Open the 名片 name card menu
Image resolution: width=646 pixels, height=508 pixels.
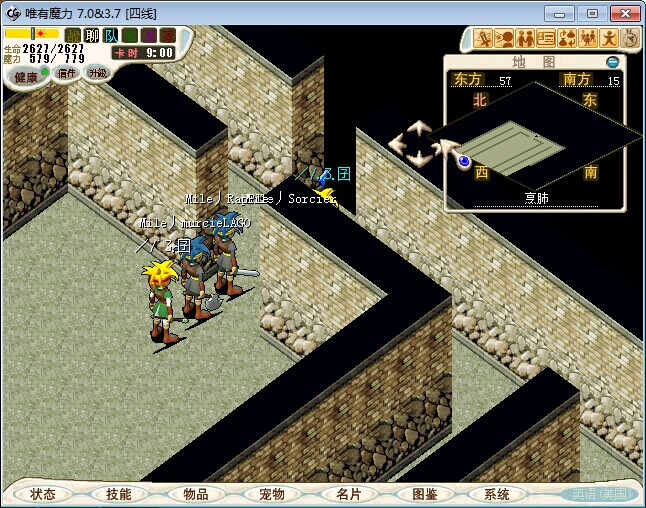pos(348,494)
